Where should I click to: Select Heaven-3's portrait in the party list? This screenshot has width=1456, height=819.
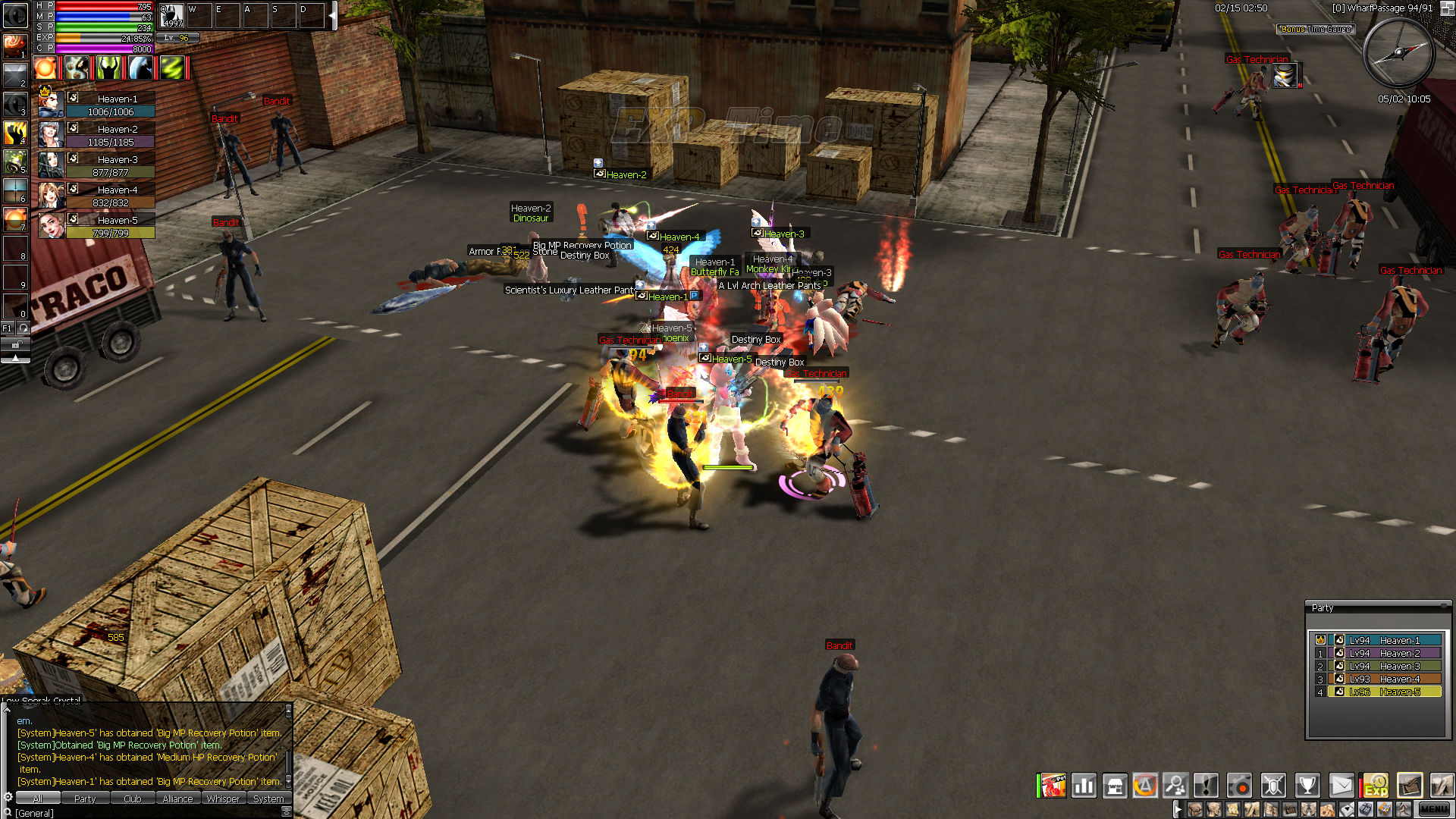(x=50, y=165)
